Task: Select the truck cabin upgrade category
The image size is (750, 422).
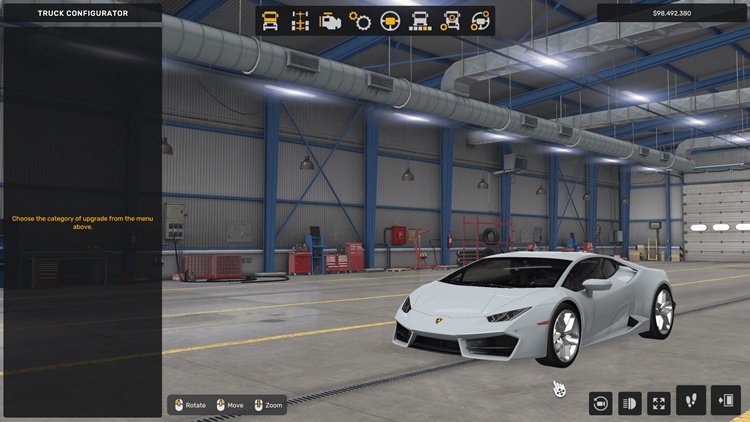Action: click(270, 21)
